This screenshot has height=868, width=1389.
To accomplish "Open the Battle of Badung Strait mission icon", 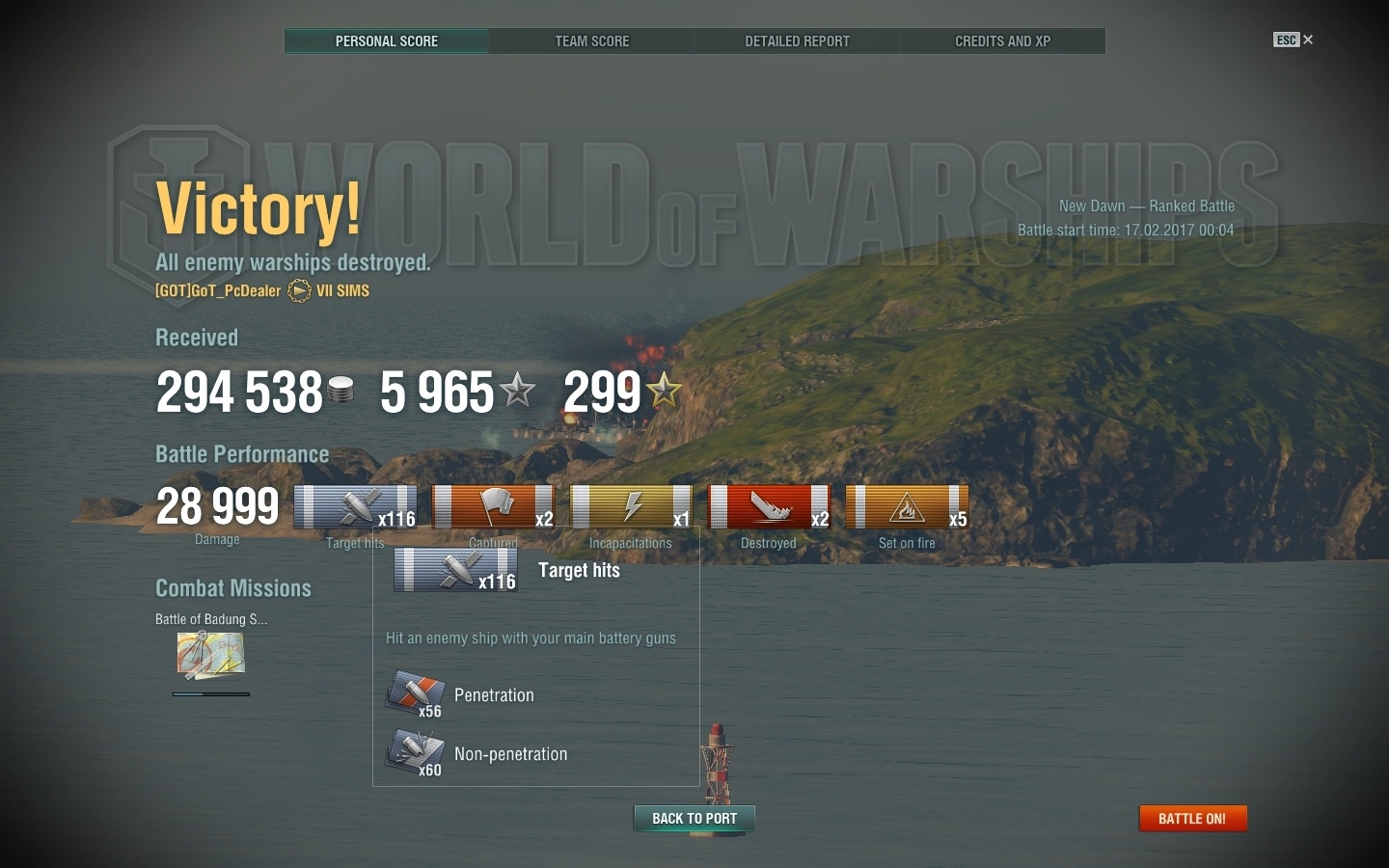I will click(x=210, y=656).
